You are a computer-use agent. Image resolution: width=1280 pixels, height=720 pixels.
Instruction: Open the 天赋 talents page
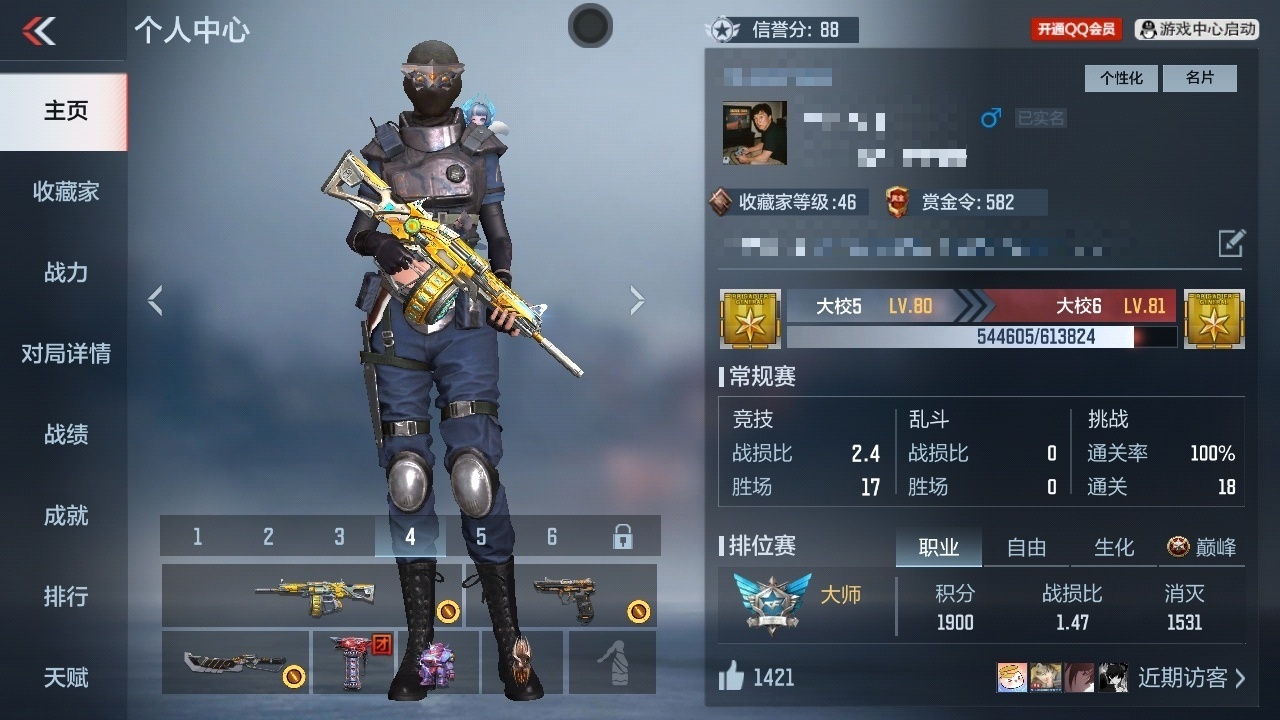[x=65, y=677]
